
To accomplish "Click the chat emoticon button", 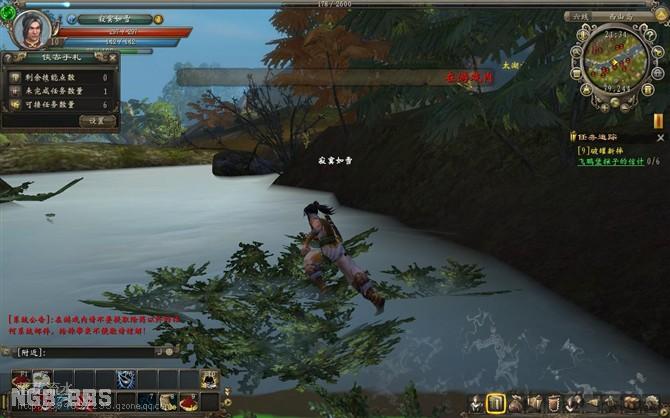I will pos(169,352).
